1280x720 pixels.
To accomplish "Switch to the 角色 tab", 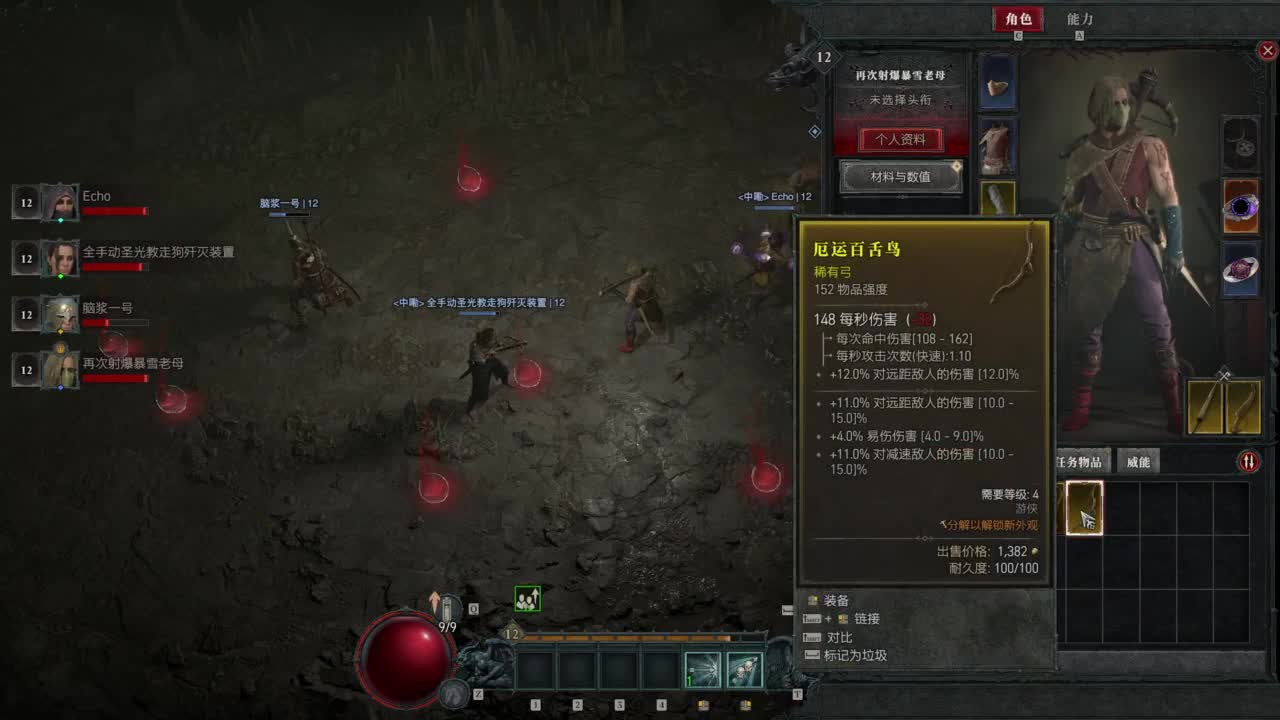I will [1017, 18].
